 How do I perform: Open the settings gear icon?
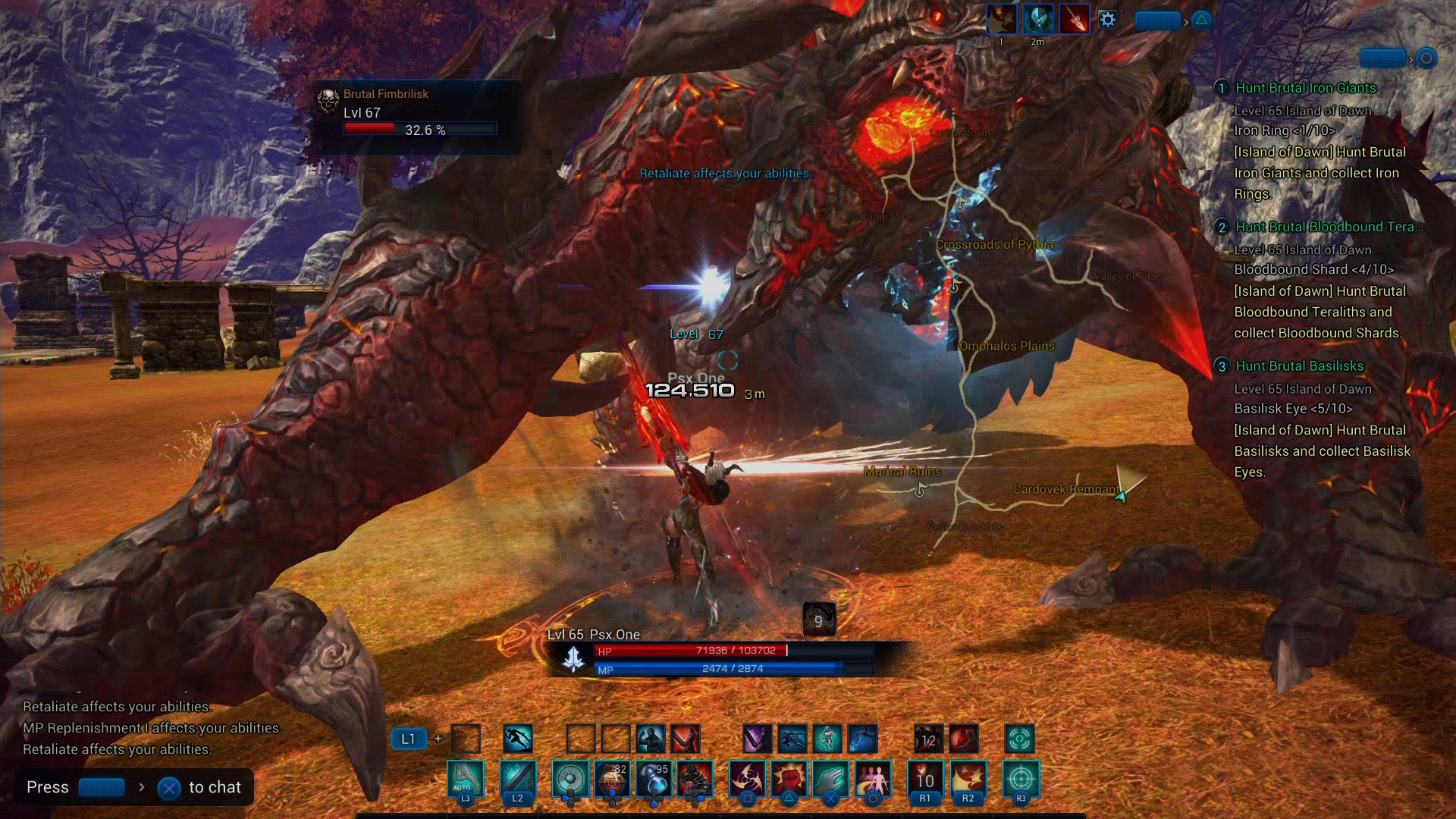pyautogui.click(x=1108, y=20)
